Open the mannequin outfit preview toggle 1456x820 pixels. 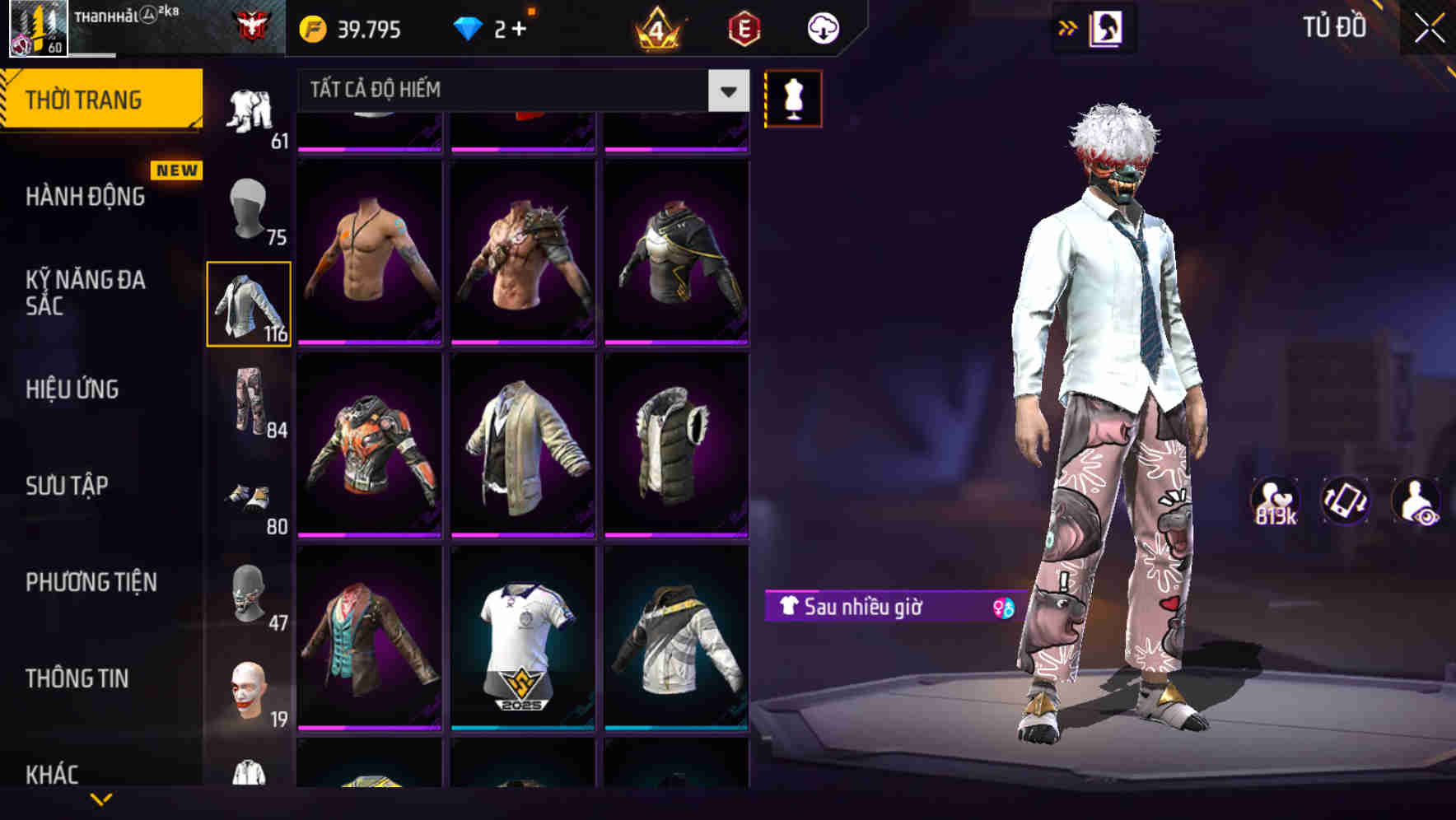click(x=793, y=98)
